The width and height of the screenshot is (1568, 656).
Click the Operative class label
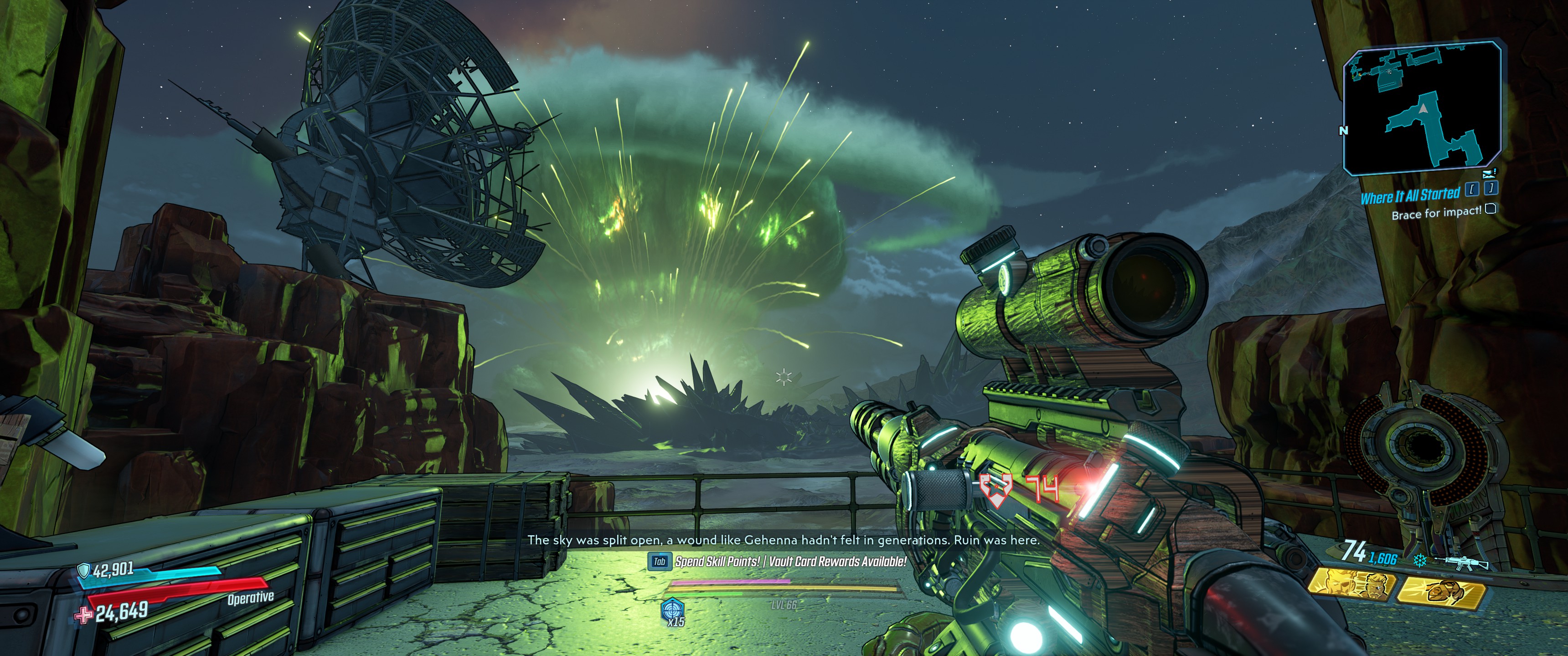250,598
